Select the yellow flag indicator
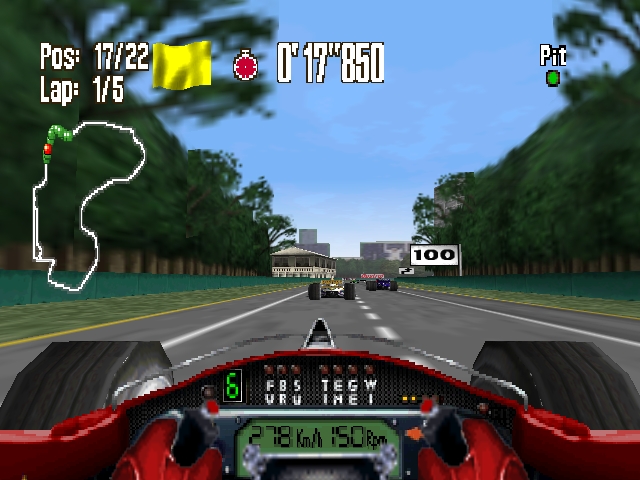 (181, 65)
